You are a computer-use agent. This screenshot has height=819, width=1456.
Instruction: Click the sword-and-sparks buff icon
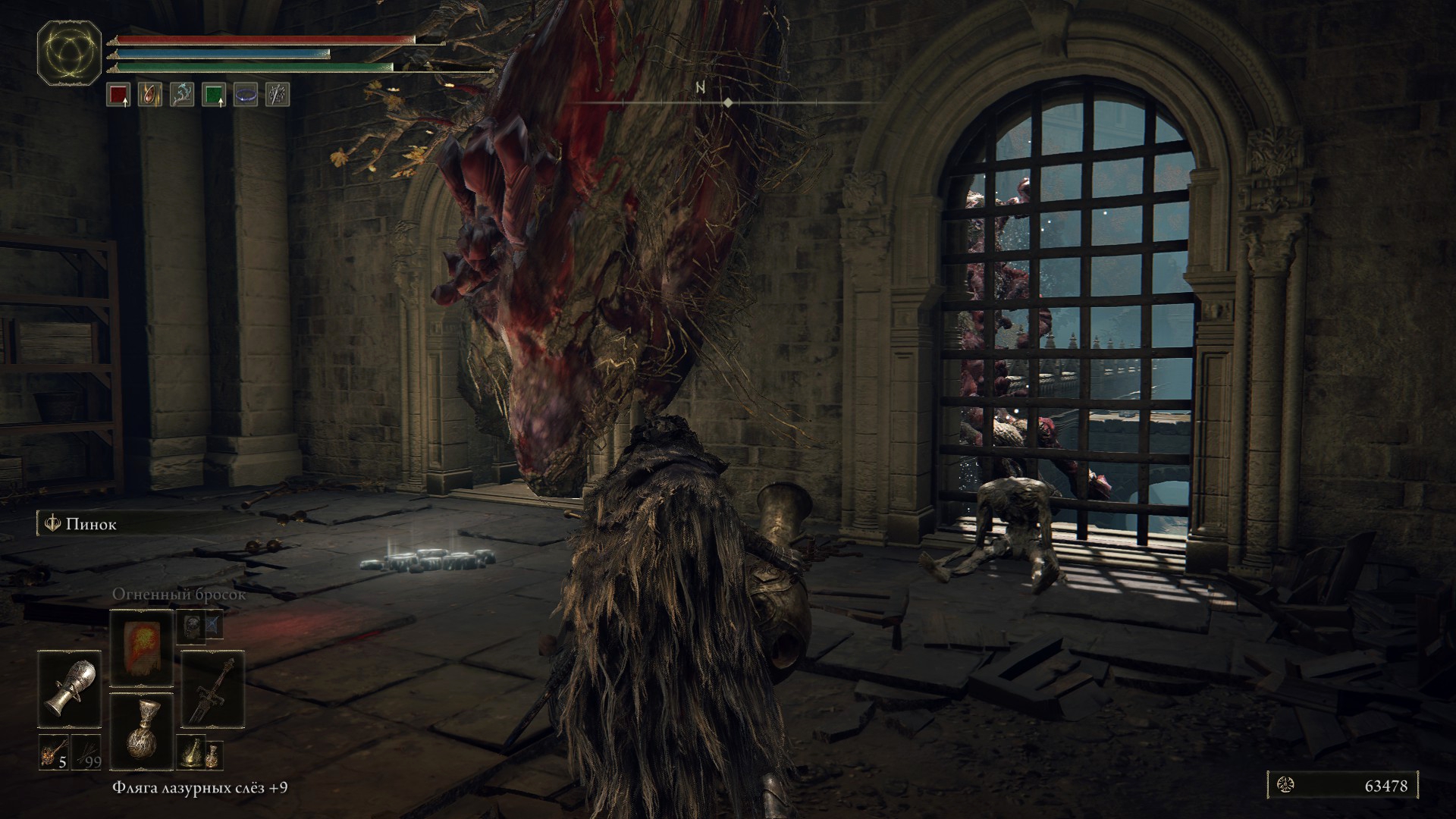pyautogui.click(x=278, y=95)
